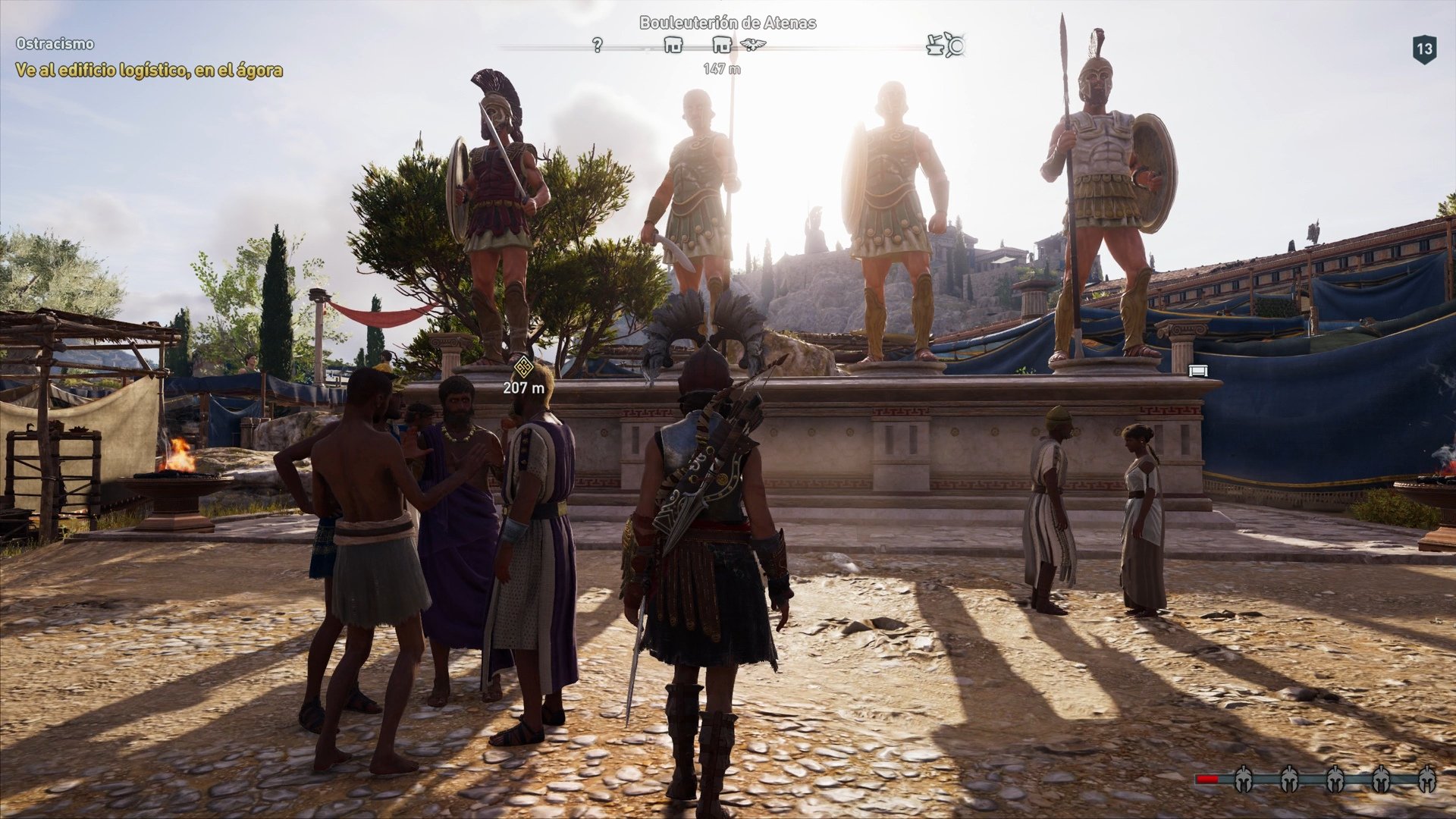
Task: Click the blacksmith marker on the compass
Action: 934,45
